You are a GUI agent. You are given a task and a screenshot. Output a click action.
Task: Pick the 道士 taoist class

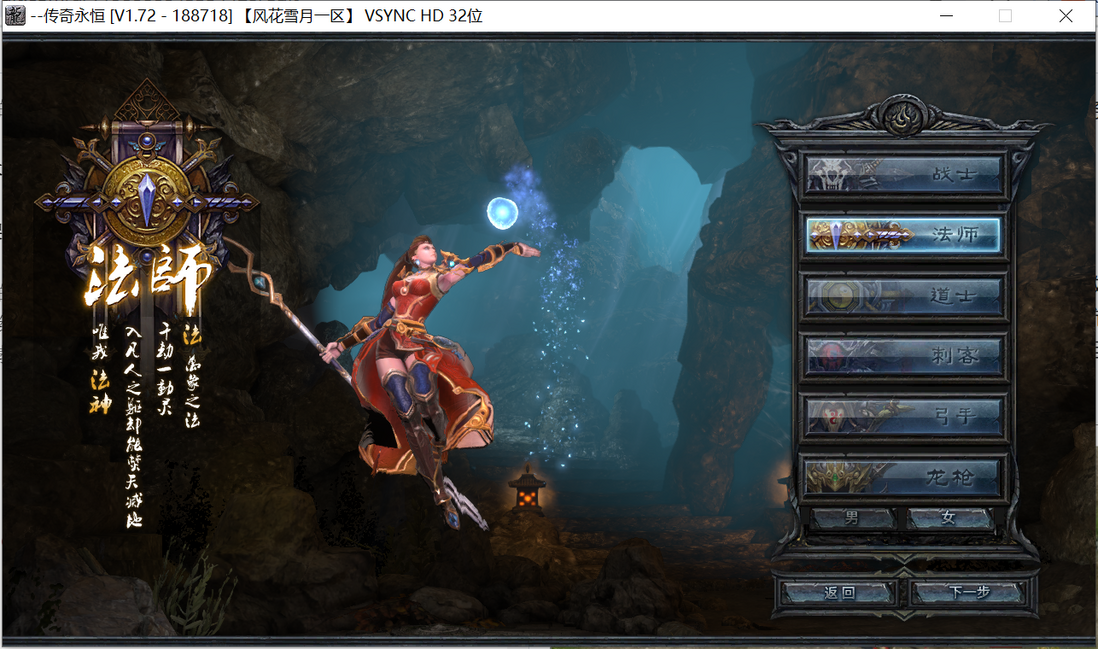(x=904, y=296)
